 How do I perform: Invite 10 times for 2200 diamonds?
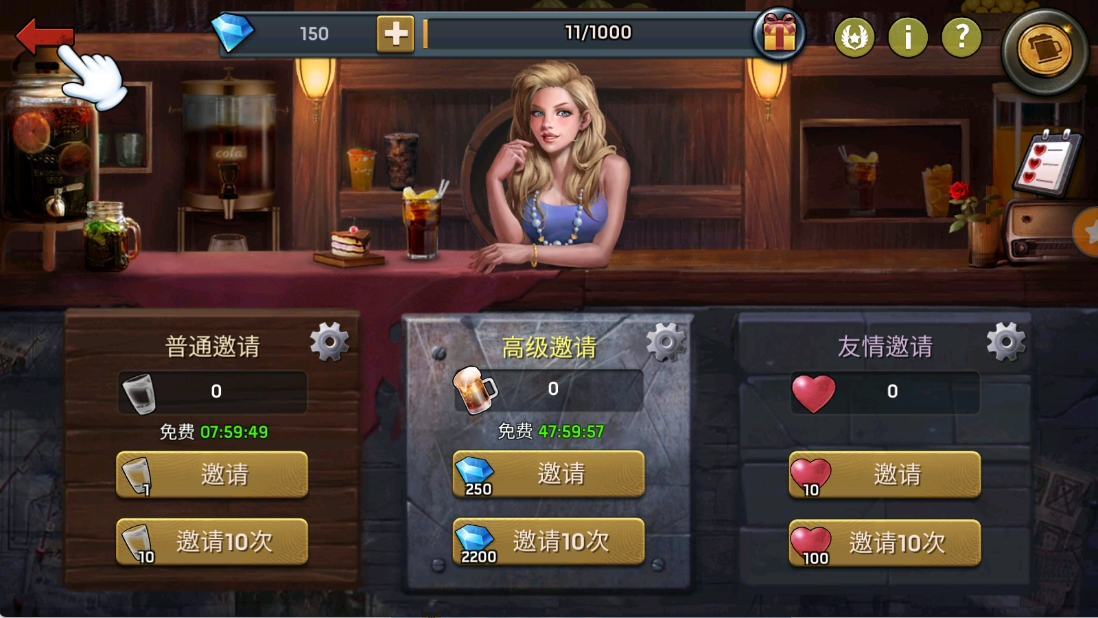(x=548, y=542)
